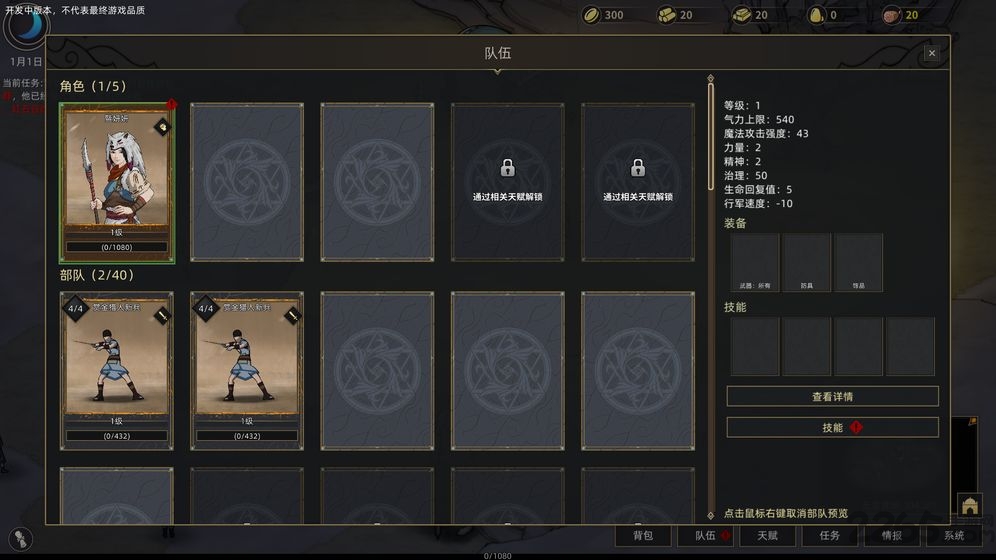The width and height of the screenshot is (996, 560).
Task: Select the wolf-hood hero character card
Action: point(117,182)
